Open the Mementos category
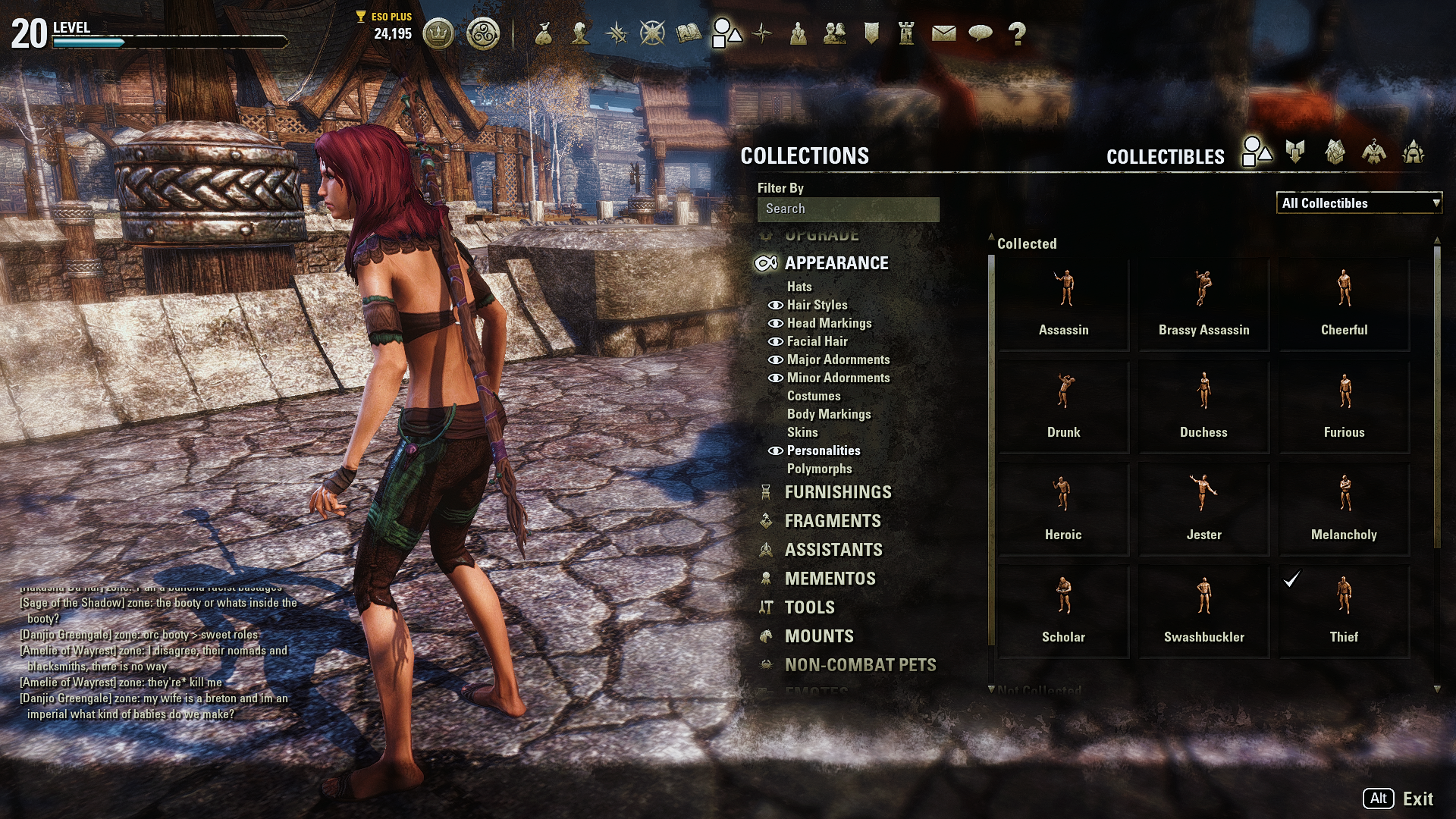 830,579
